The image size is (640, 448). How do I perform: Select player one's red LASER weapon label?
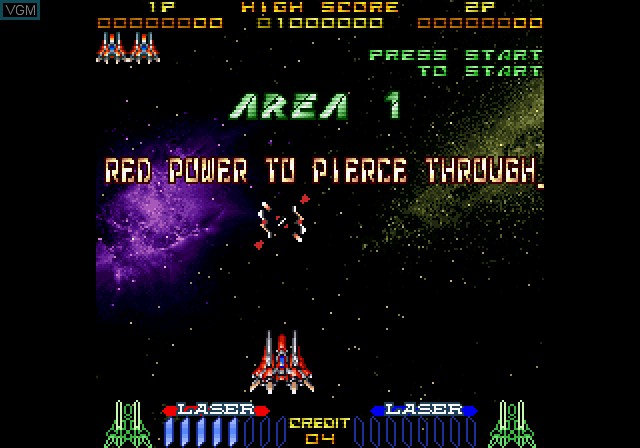(215, 410)
